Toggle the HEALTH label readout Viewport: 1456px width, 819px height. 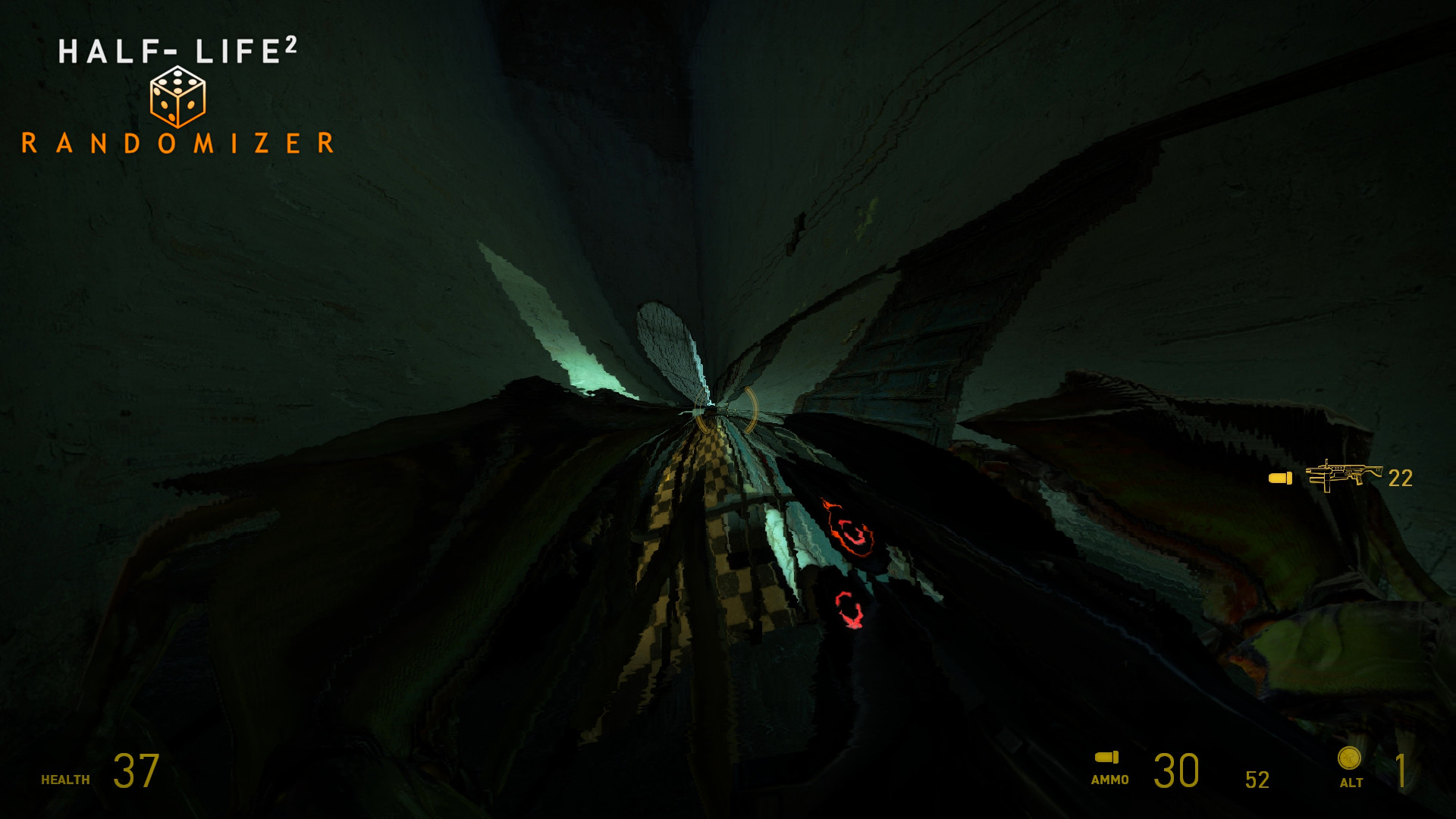[x=64, y=779]
